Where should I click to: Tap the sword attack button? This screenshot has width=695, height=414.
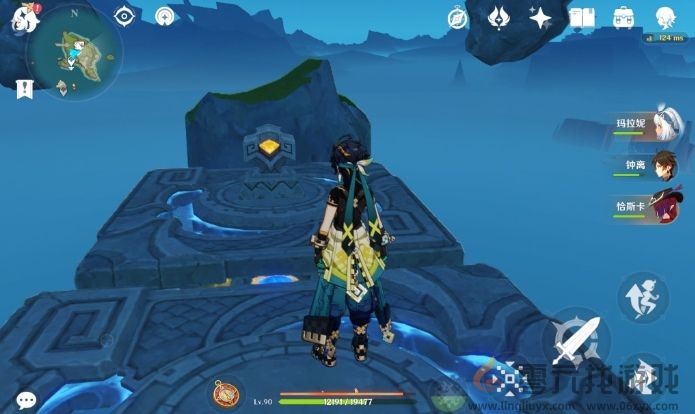(578, 343)
